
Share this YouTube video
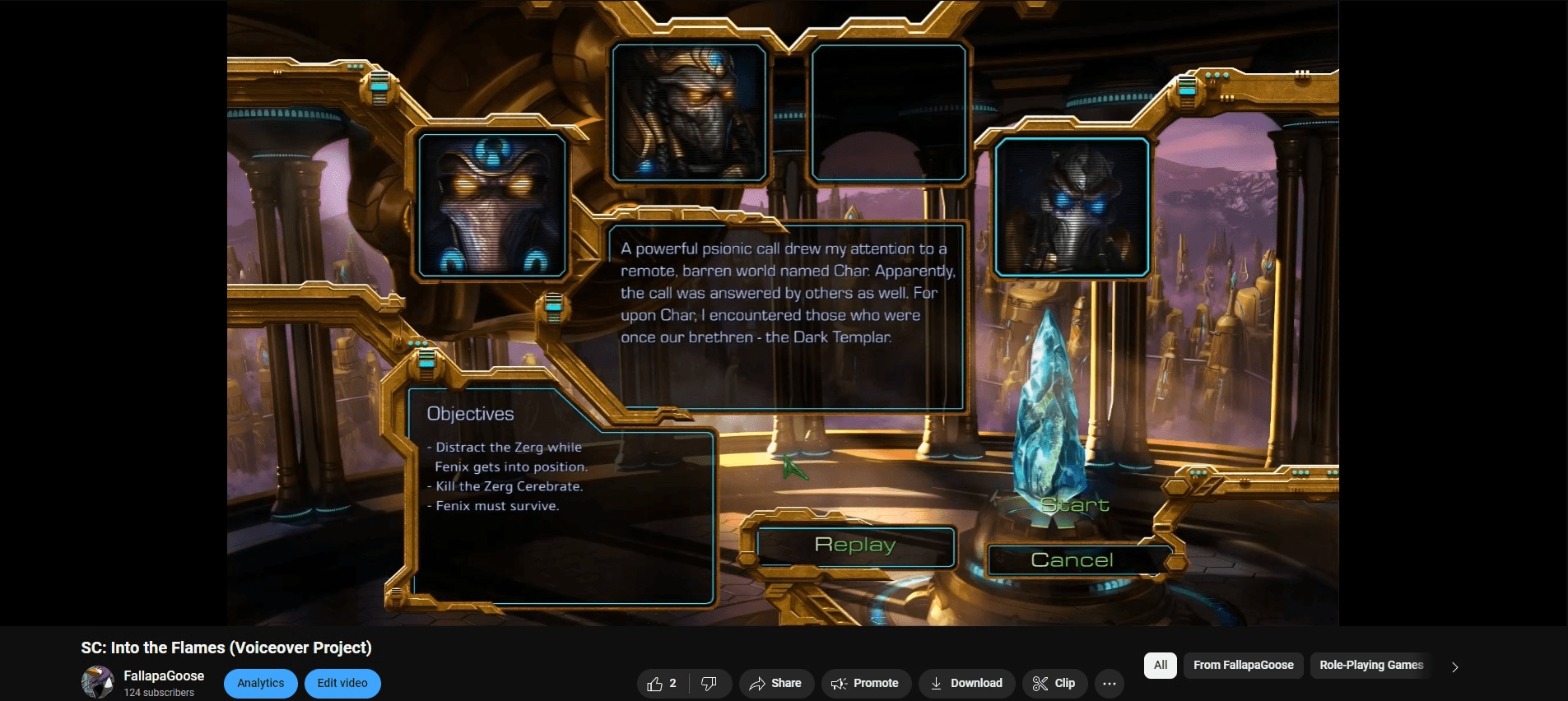pos(775,683)
